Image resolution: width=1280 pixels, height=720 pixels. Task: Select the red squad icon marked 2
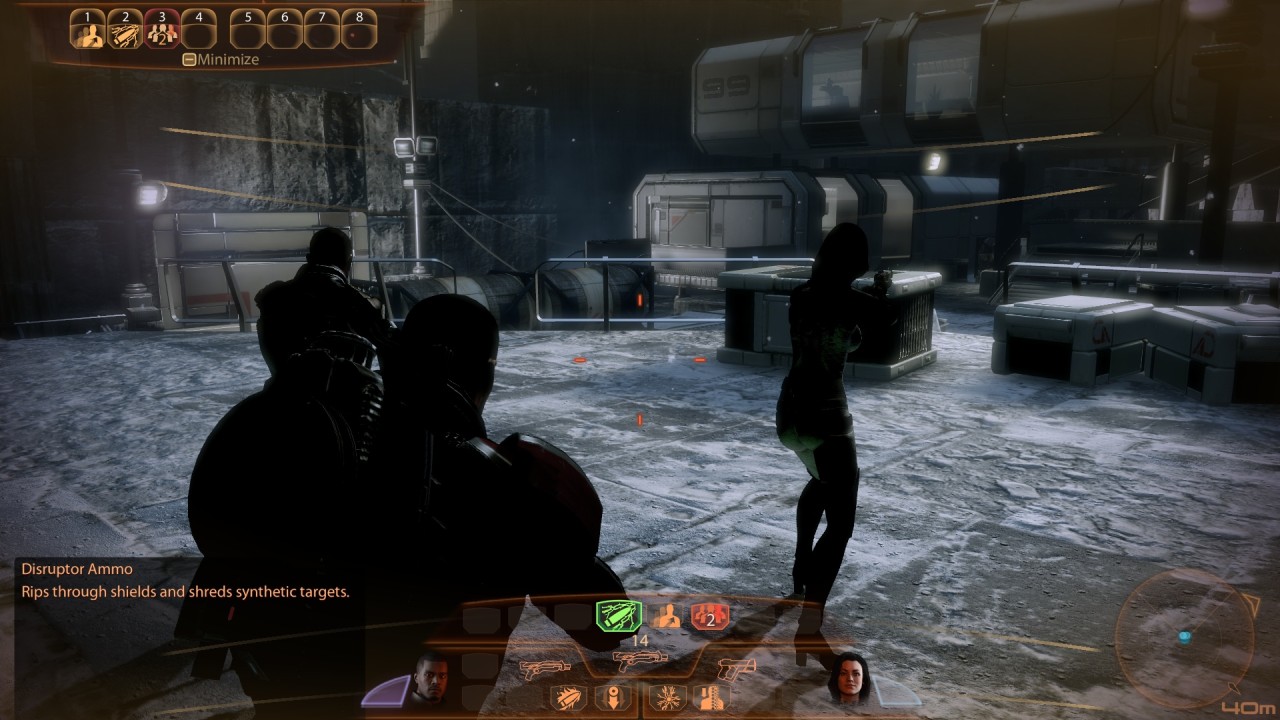709,617
